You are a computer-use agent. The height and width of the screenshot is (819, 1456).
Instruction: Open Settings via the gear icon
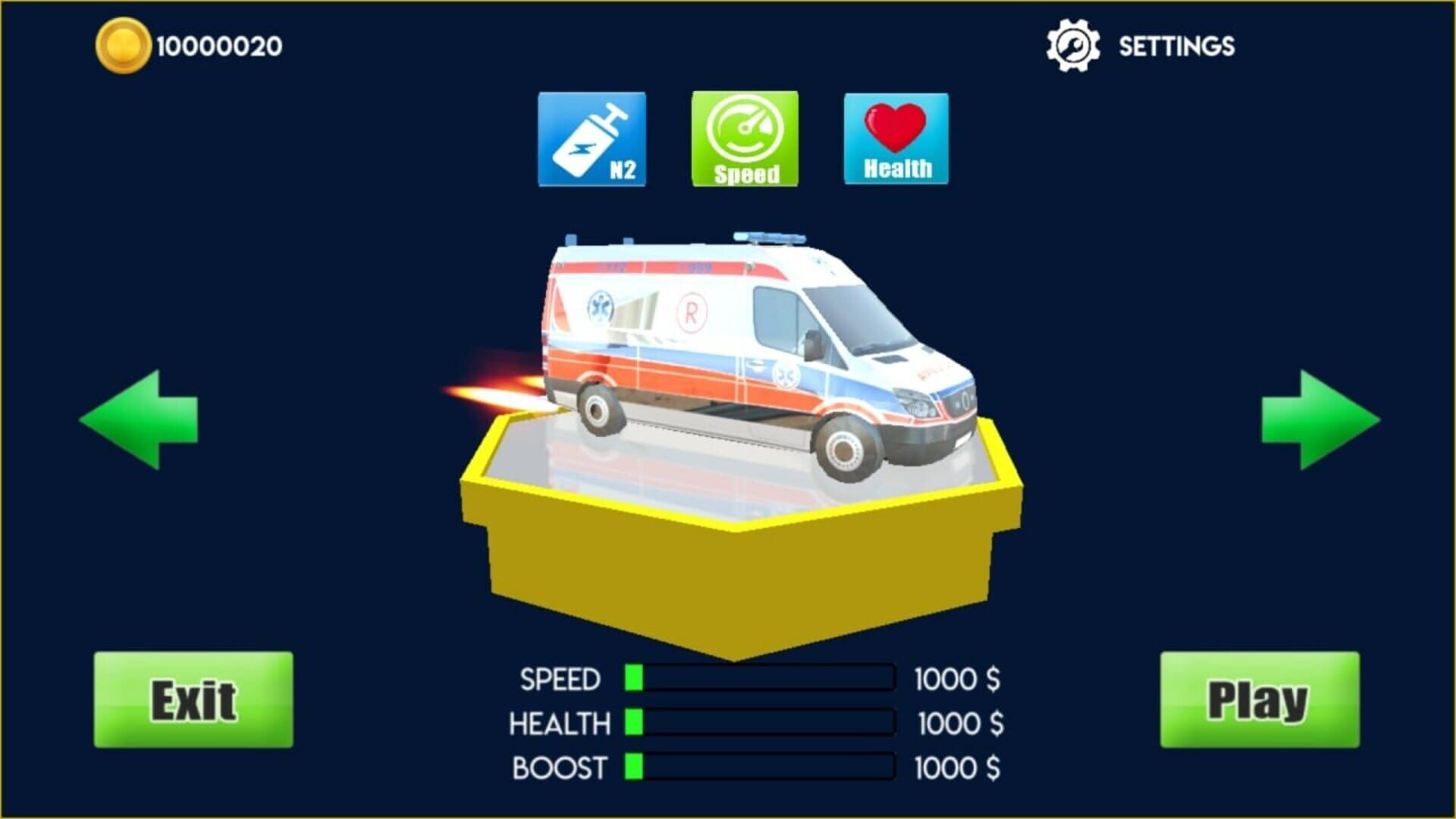pos(1072,45)
